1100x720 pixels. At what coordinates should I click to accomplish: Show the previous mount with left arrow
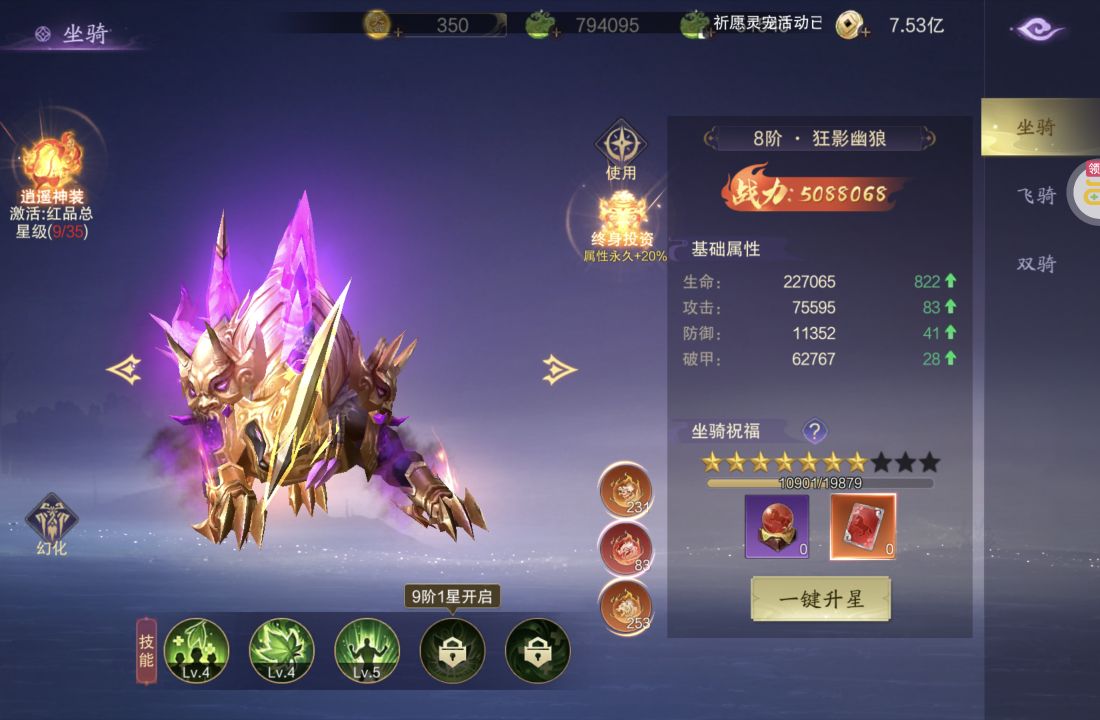(124, 370)
